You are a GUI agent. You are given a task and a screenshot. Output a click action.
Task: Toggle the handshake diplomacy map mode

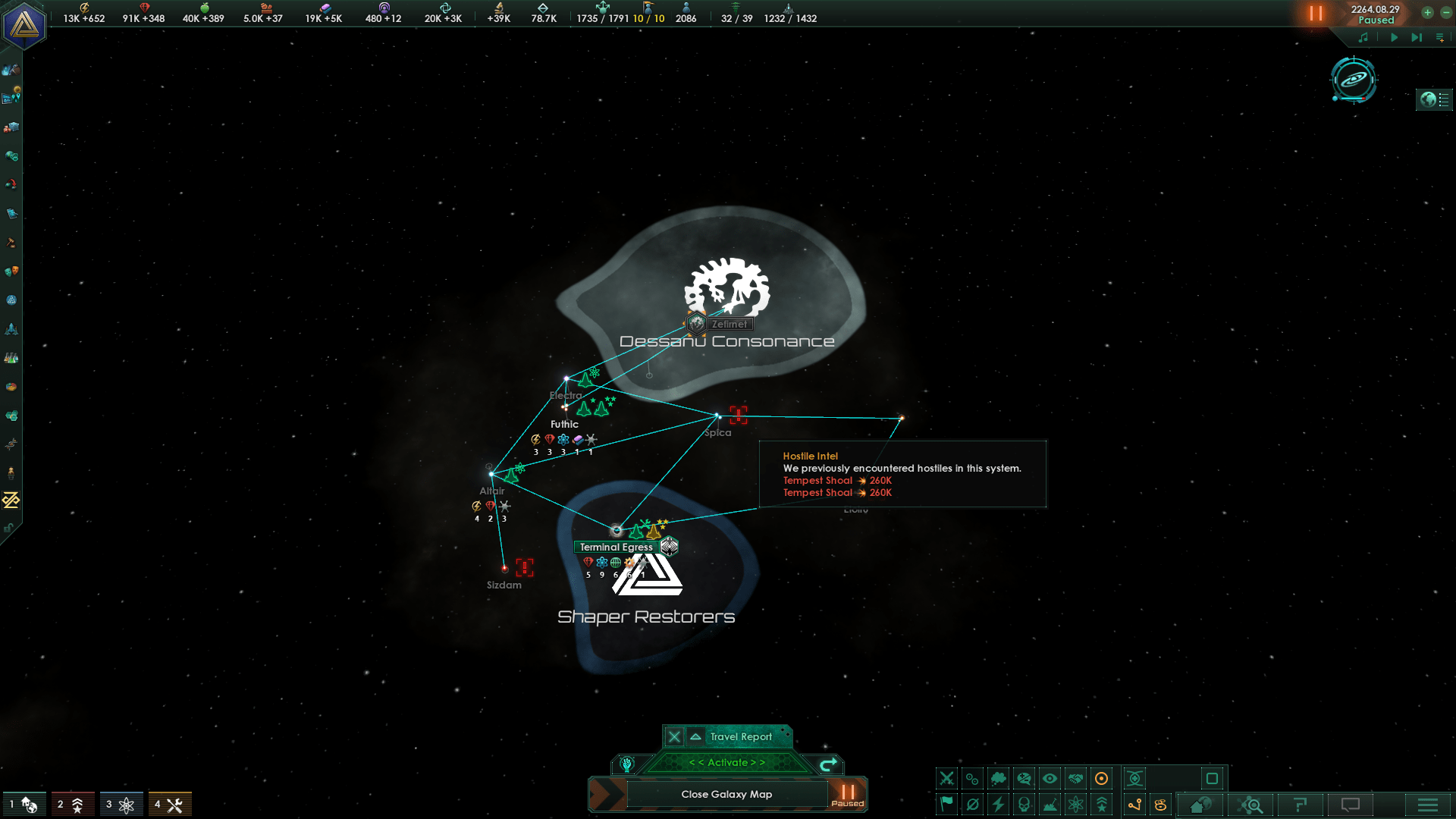pyautogui.click(x=1075, y=779)
